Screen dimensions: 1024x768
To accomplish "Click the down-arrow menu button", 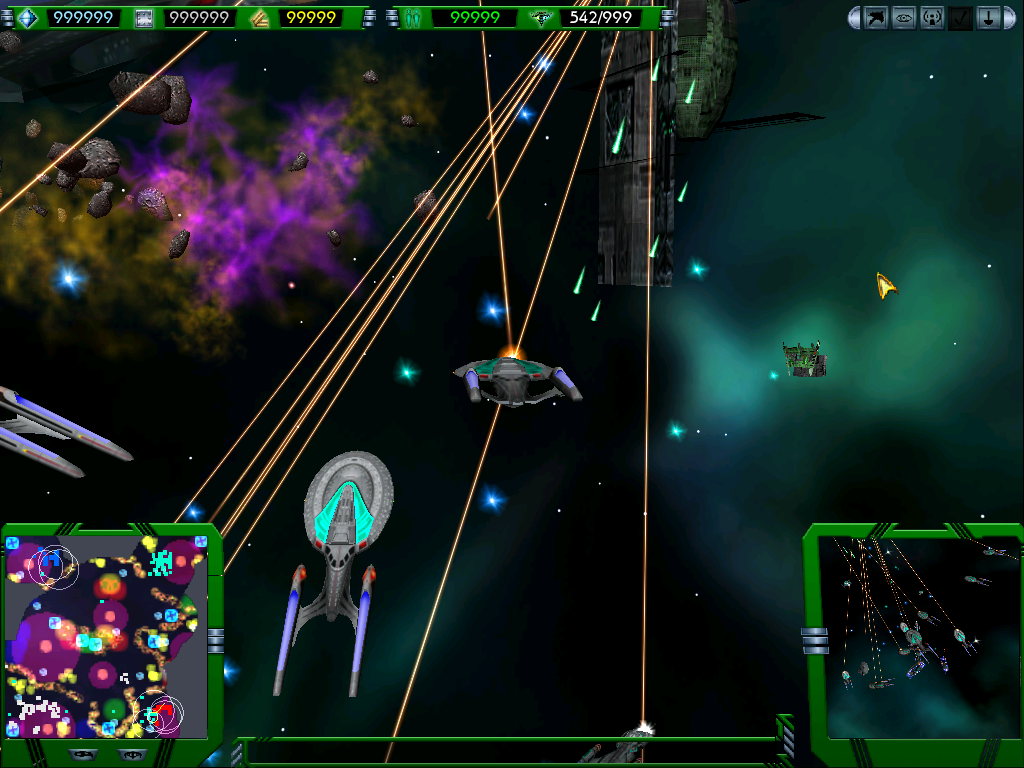I will tap(988, 18).
